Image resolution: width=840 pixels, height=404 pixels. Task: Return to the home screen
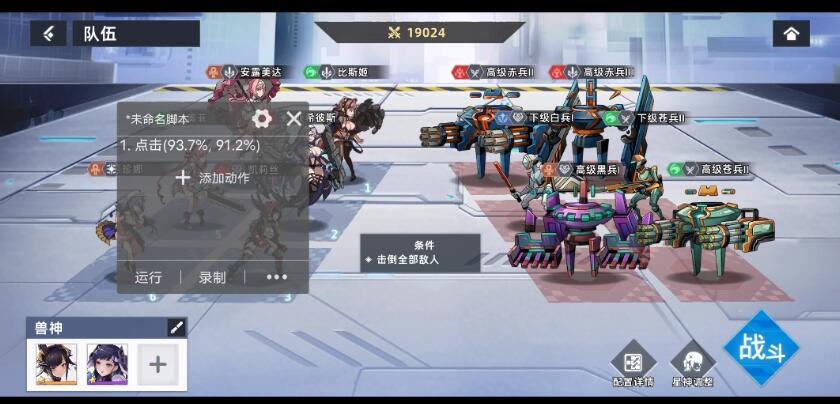[x=791, y=33]
